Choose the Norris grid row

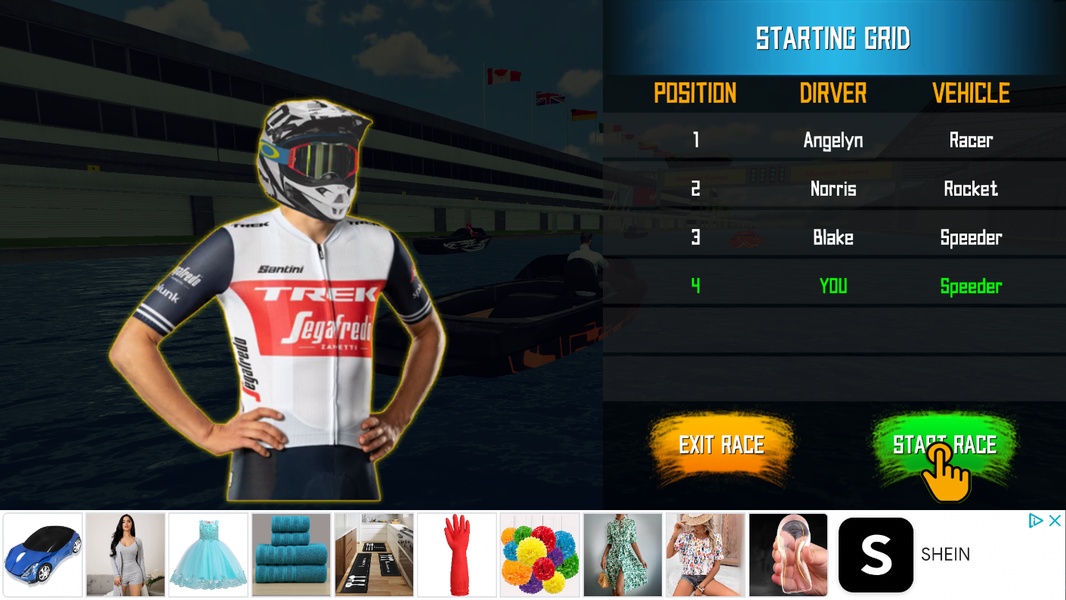[833, 188]
